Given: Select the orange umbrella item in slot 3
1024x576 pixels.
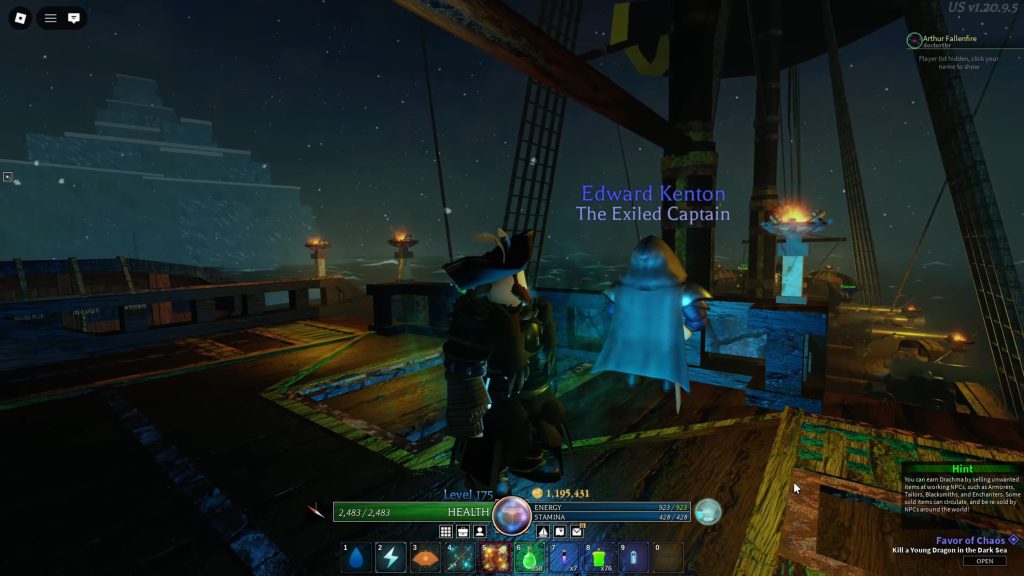Looking at the screenshot, I should [x=425, y=557].
